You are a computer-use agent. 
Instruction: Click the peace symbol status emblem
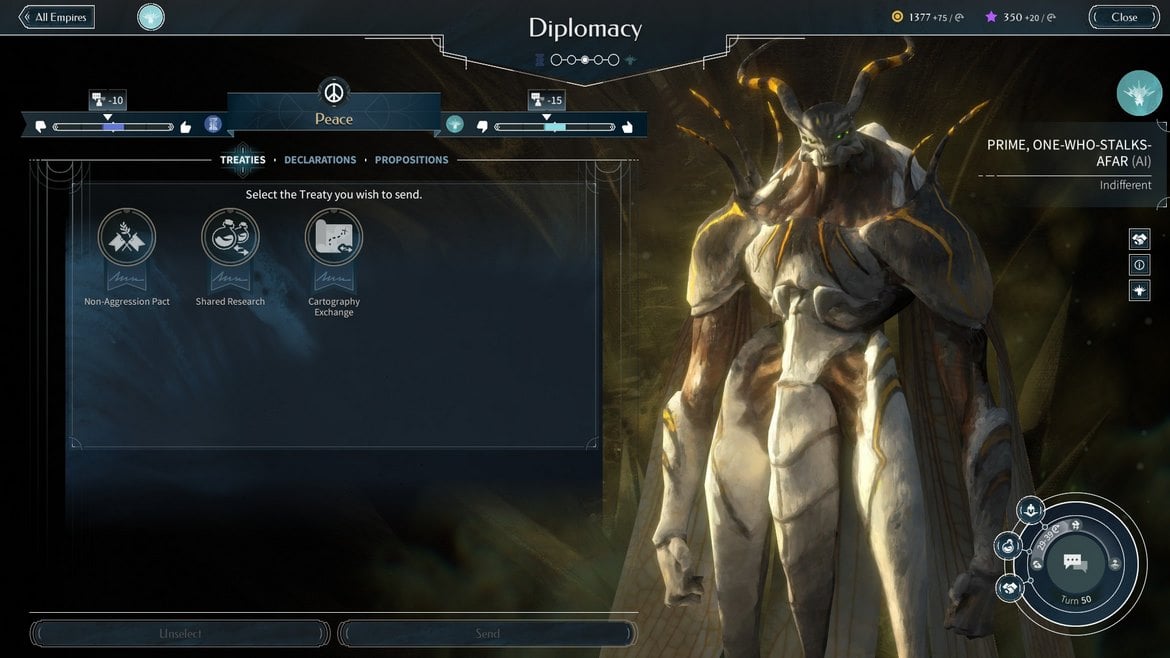pyautogui.click(x=334, y=92)
